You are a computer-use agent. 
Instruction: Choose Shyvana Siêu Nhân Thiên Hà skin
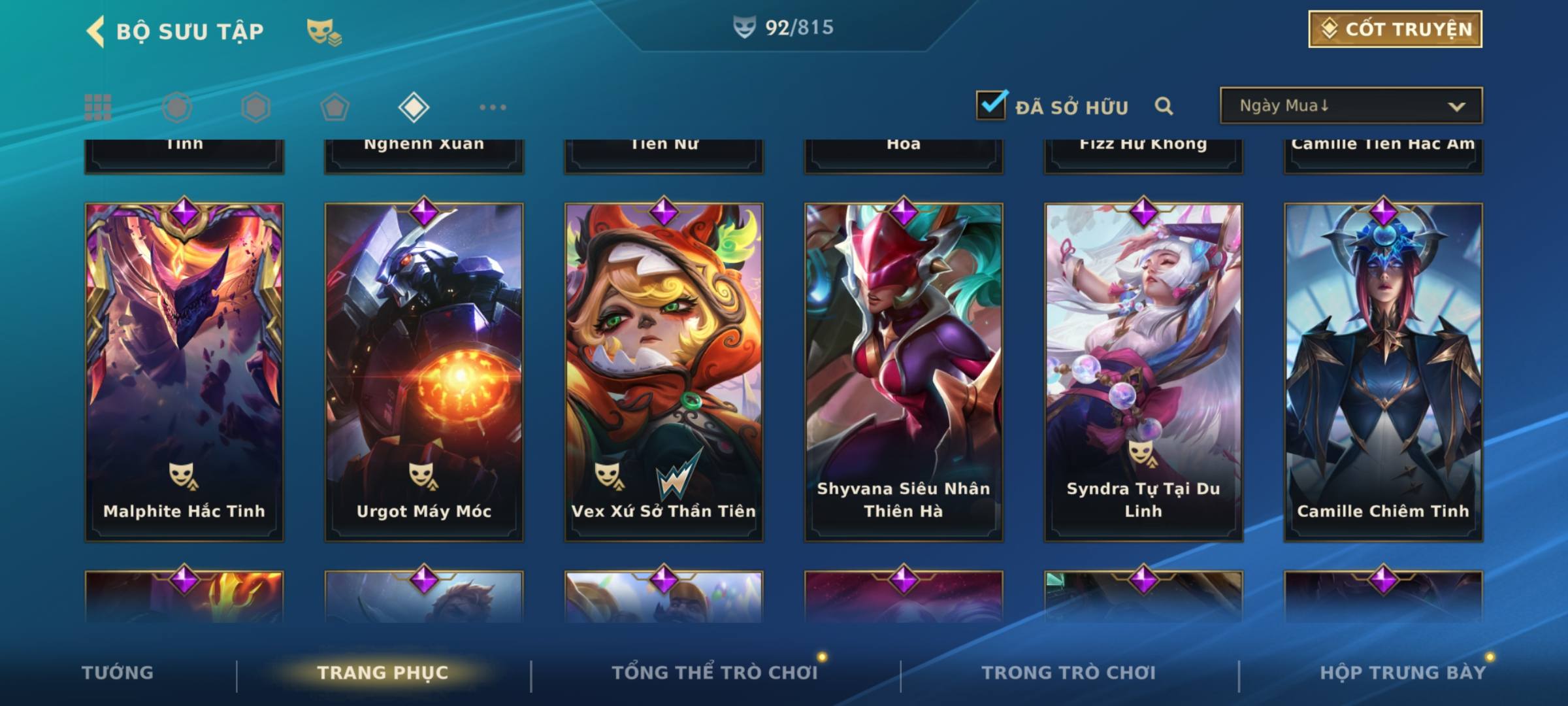[x=904, y=371]
